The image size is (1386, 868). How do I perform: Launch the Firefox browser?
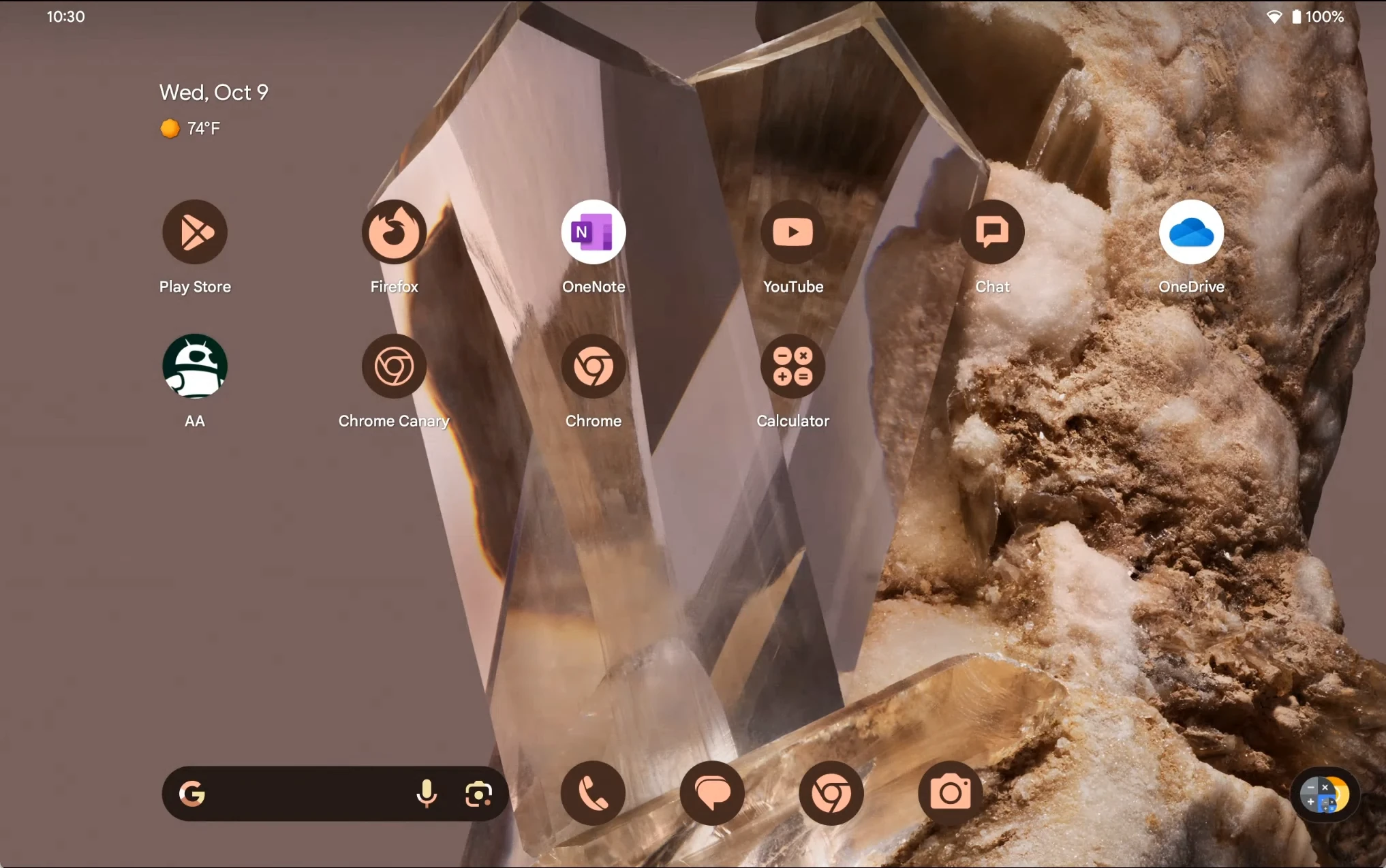(x=394, y=232)
